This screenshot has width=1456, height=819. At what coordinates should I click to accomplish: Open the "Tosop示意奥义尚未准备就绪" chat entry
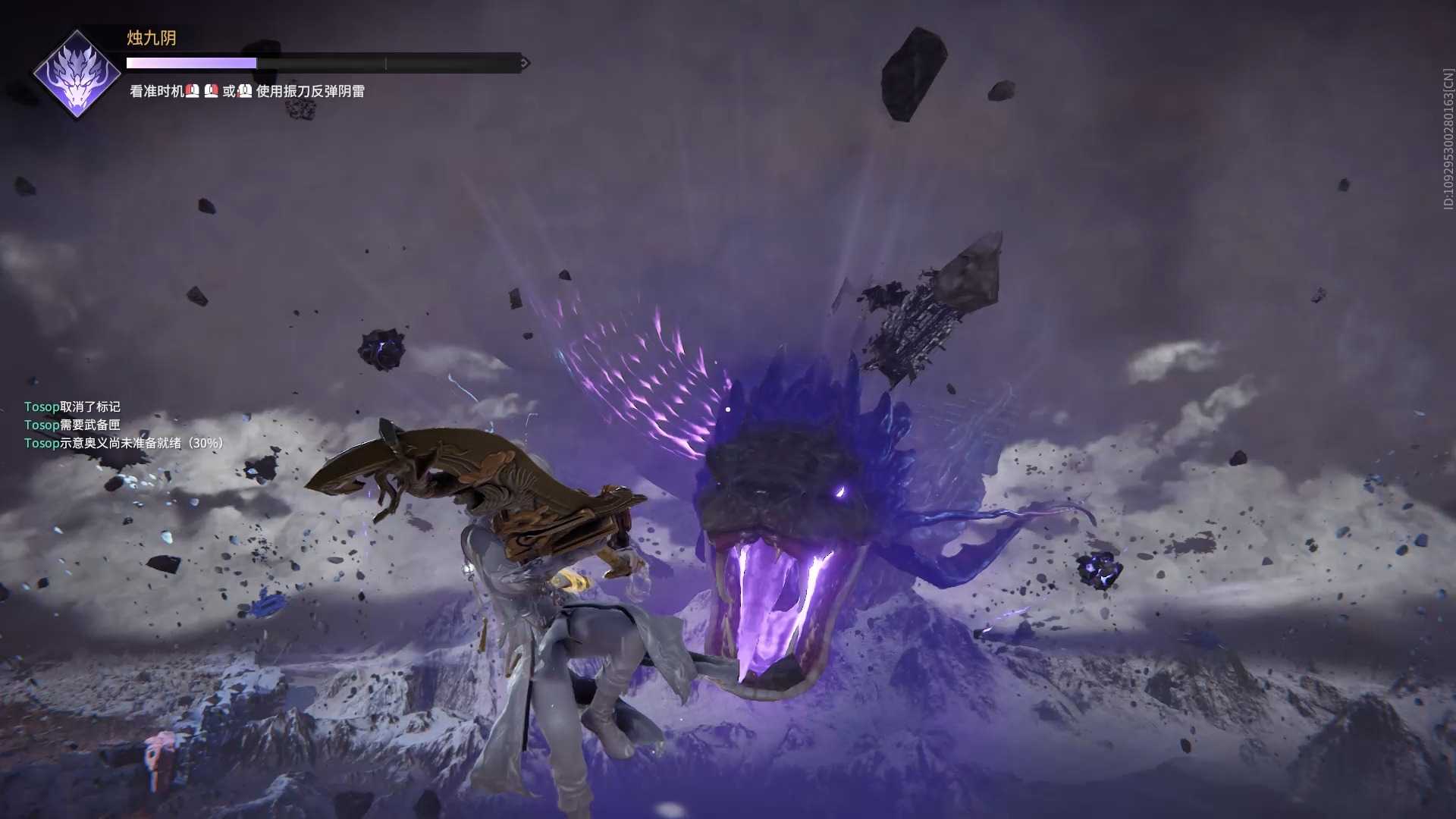tap(124, 444)
